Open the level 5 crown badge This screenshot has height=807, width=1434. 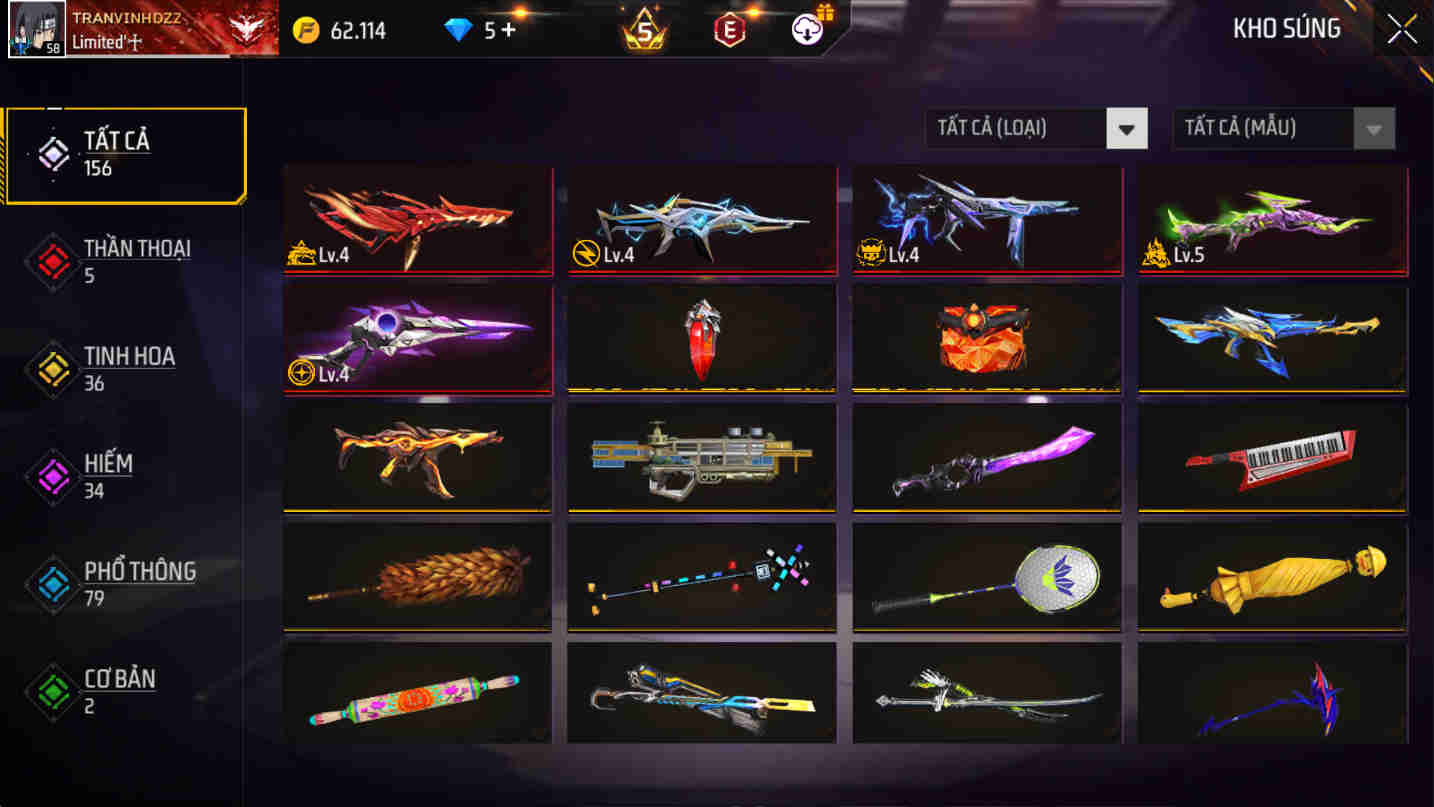coord(643,29)
